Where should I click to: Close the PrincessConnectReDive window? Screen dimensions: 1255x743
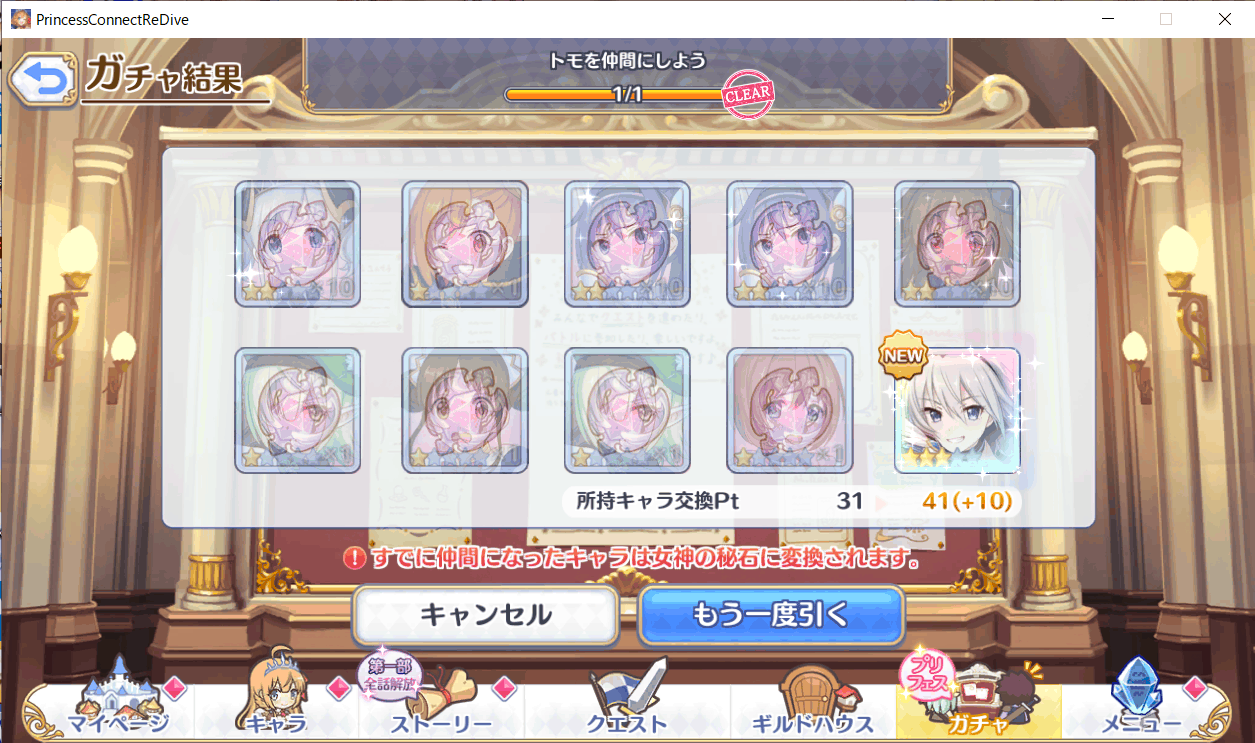(1224, 19)
